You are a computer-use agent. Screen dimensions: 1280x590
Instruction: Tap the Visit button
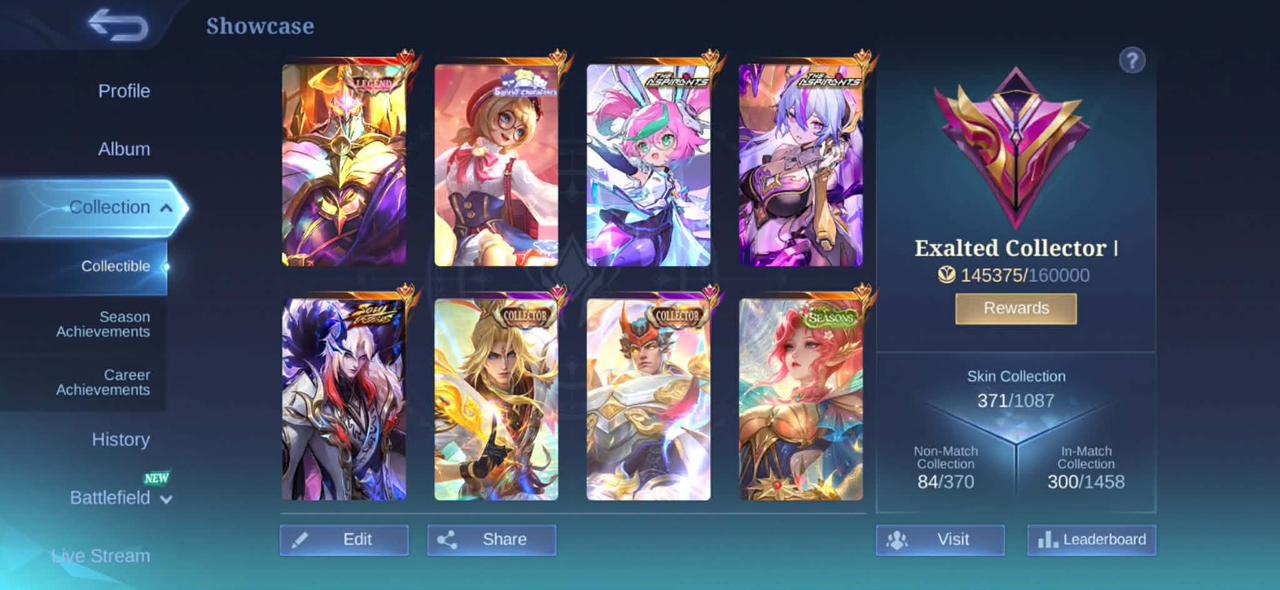coord(940,540)
